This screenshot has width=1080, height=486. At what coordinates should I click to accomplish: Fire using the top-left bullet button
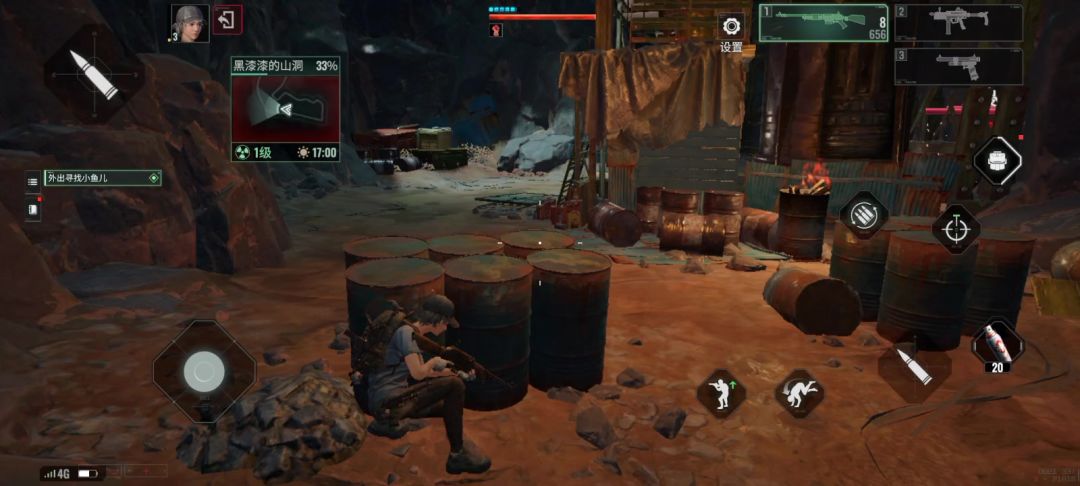coord(94,73)
